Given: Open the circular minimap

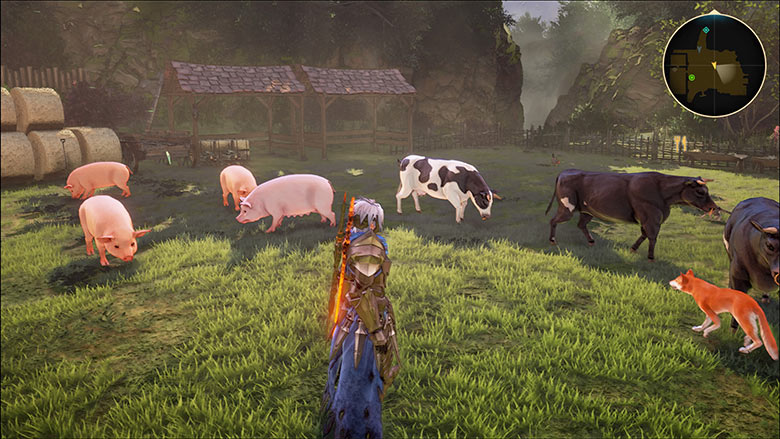Looking at the screenshot, I should tap(714, 65).
